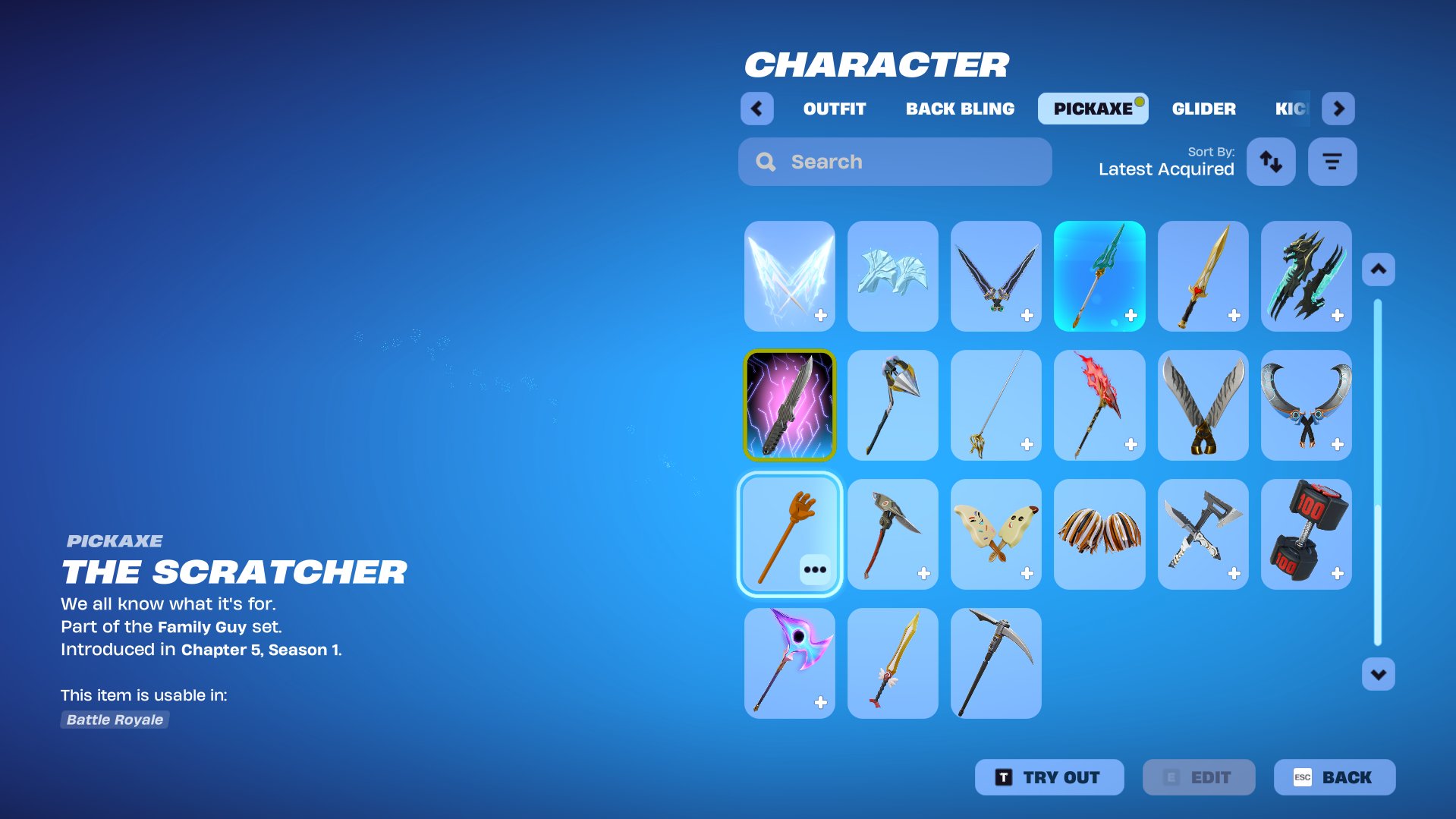Select the 100-pound dumbbell pickaxe

pos(1306,533)
